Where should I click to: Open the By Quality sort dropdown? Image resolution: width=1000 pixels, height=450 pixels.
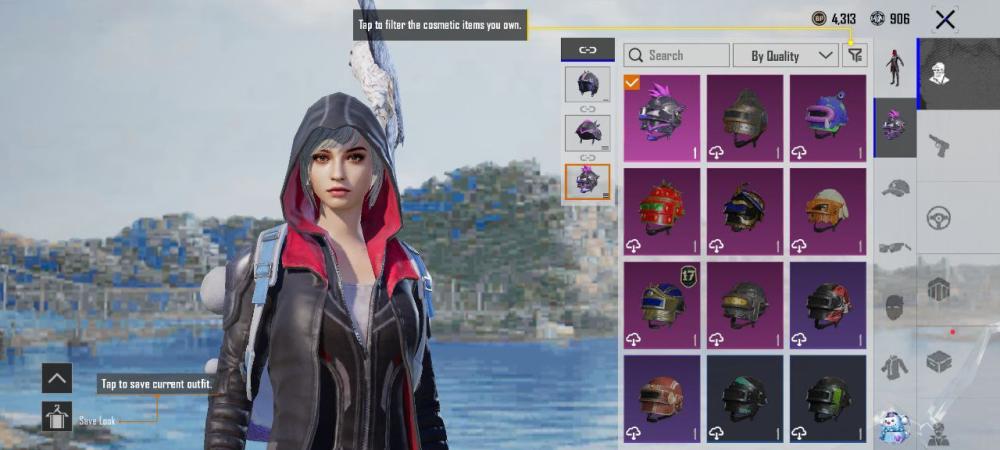785,56
